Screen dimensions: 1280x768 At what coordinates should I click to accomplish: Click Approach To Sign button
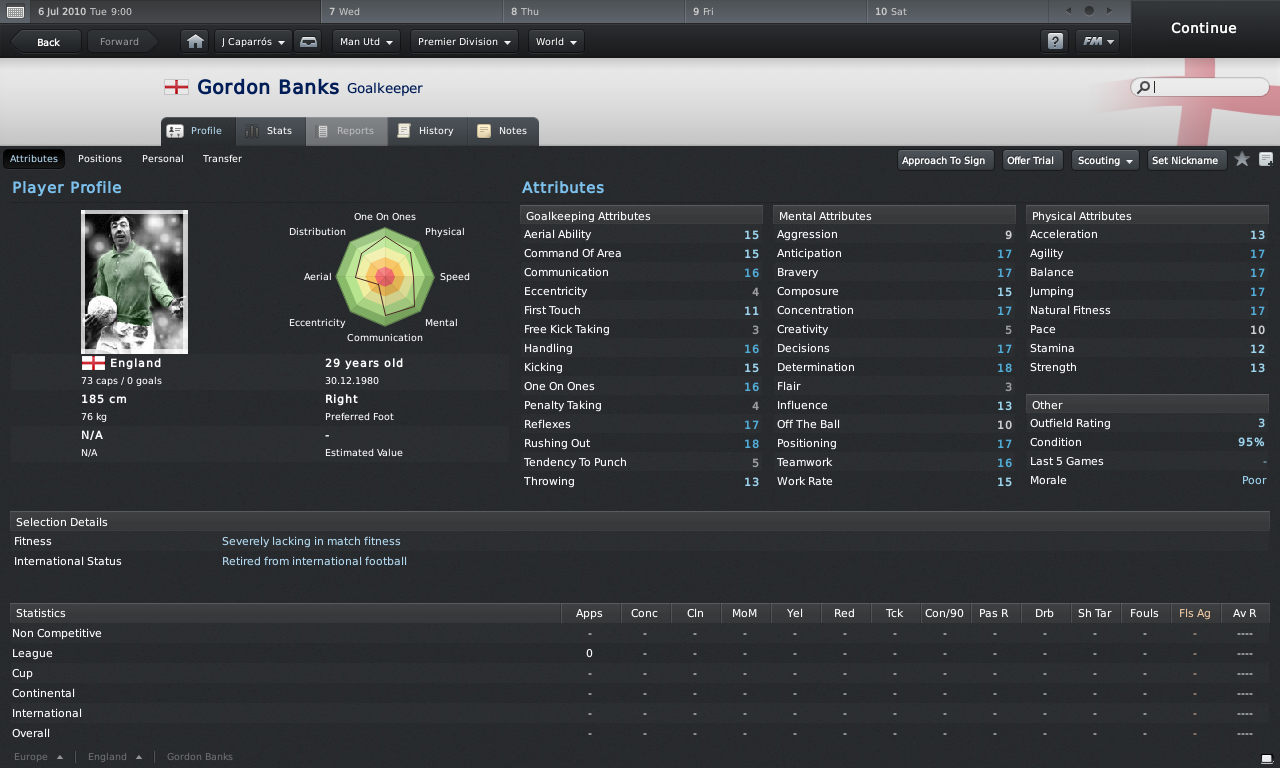click(x=943, y=160)
